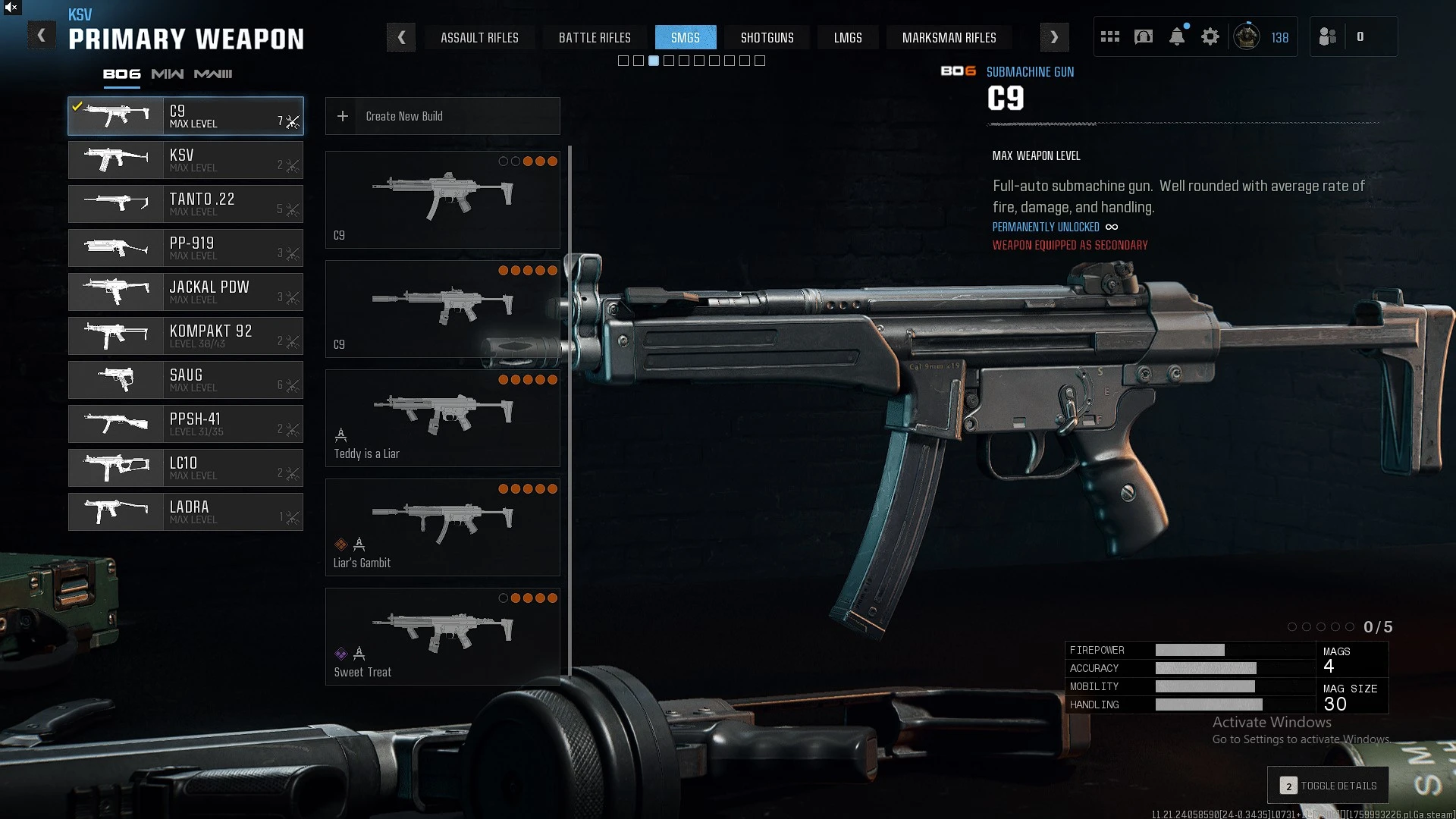Choose the Sweet Treat build
The width and height of the screenshot is (1456, 819).
tap(442, 636)
